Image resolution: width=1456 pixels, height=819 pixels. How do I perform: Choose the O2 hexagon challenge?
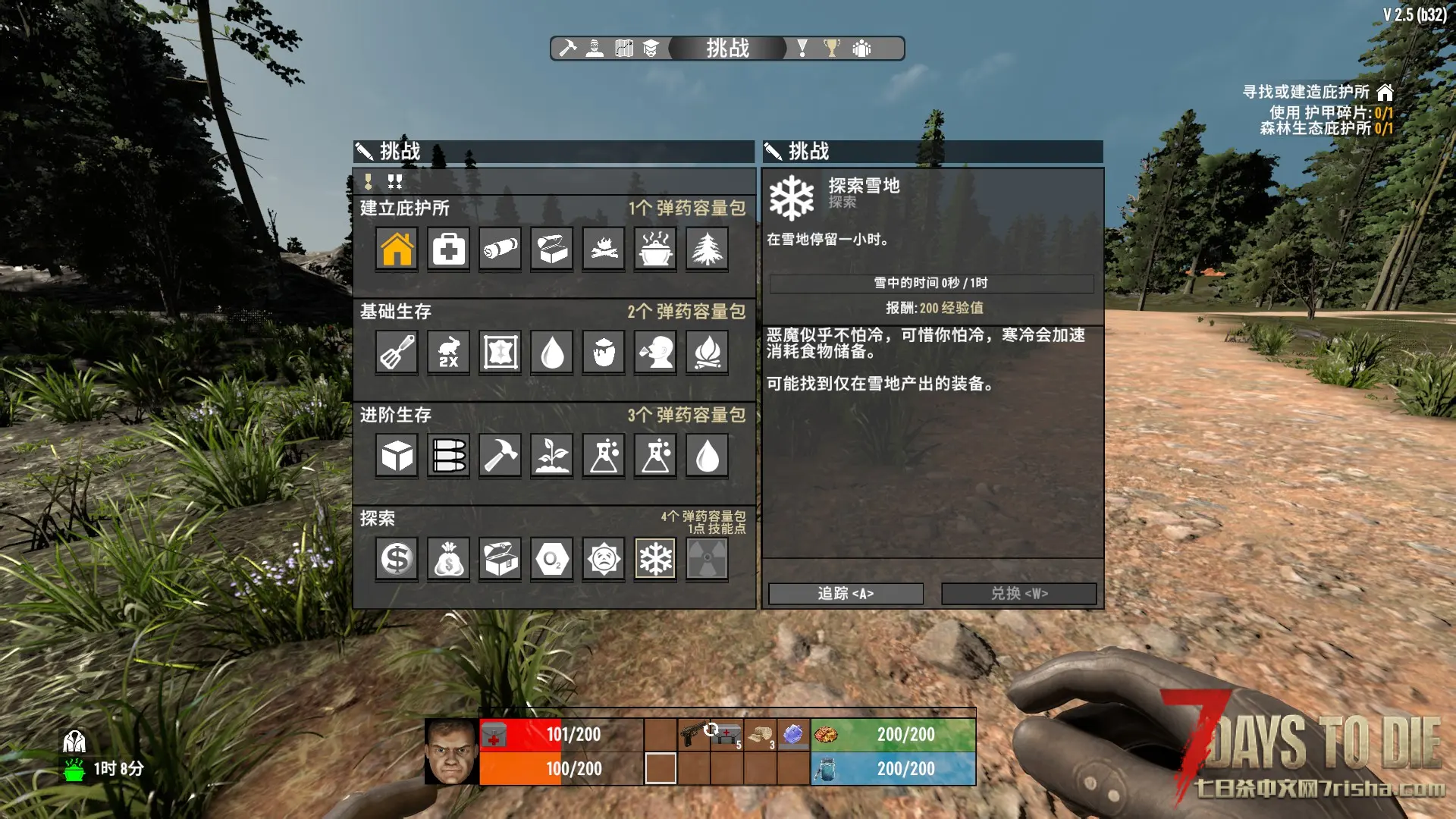552,560
